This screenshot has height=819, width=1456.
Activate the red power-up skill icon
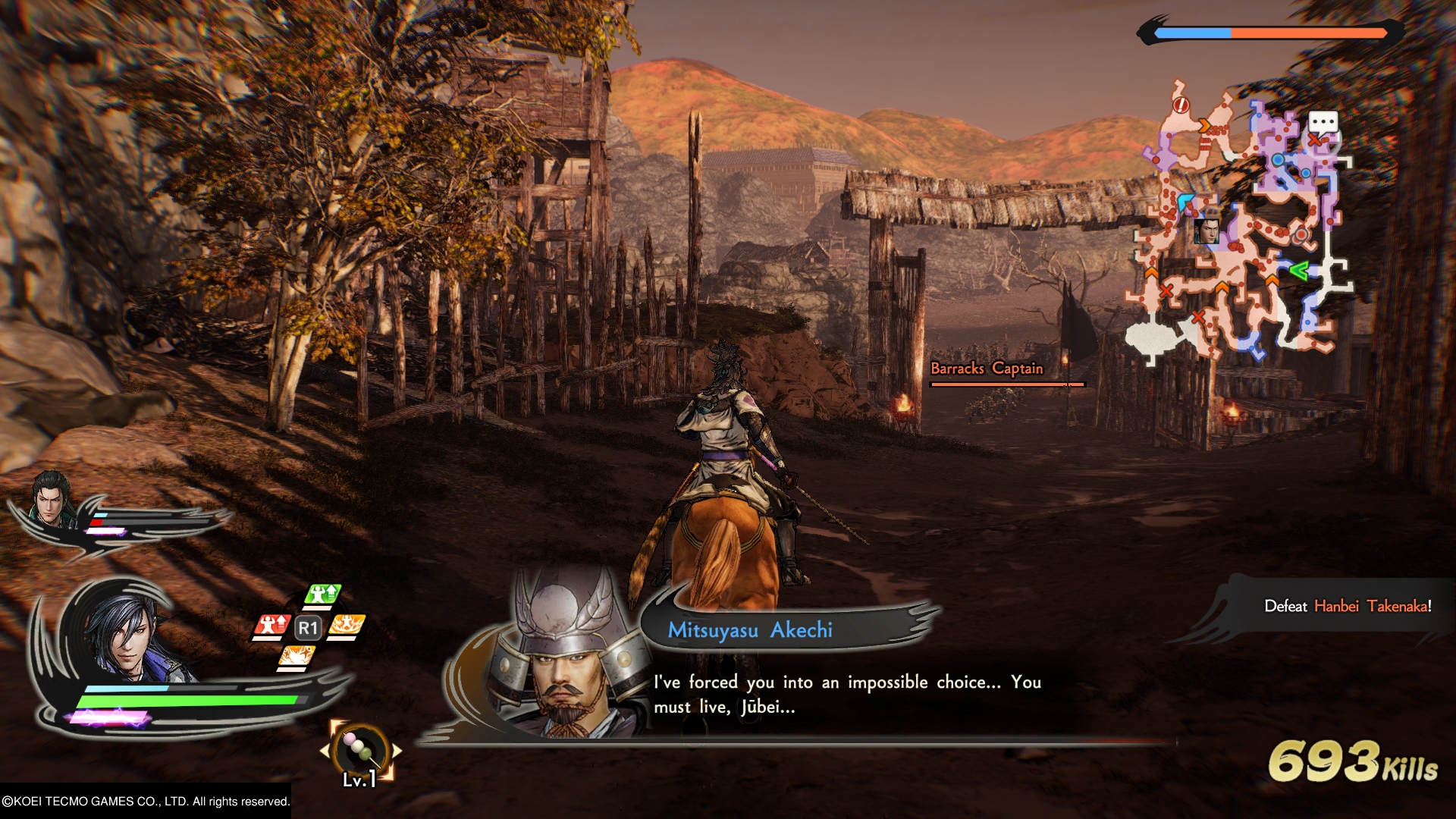tap(271, 626)
